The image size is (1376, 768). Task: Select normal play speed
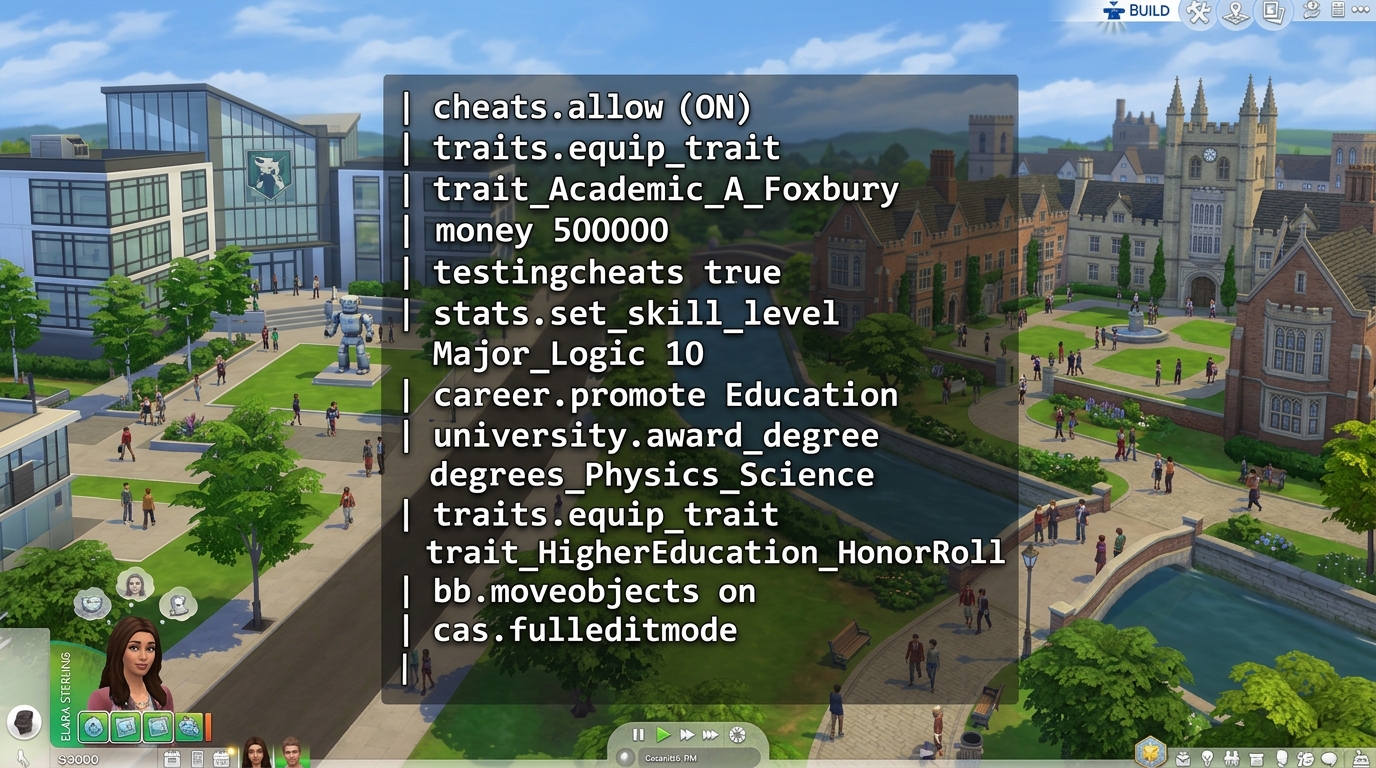point(663,735)
